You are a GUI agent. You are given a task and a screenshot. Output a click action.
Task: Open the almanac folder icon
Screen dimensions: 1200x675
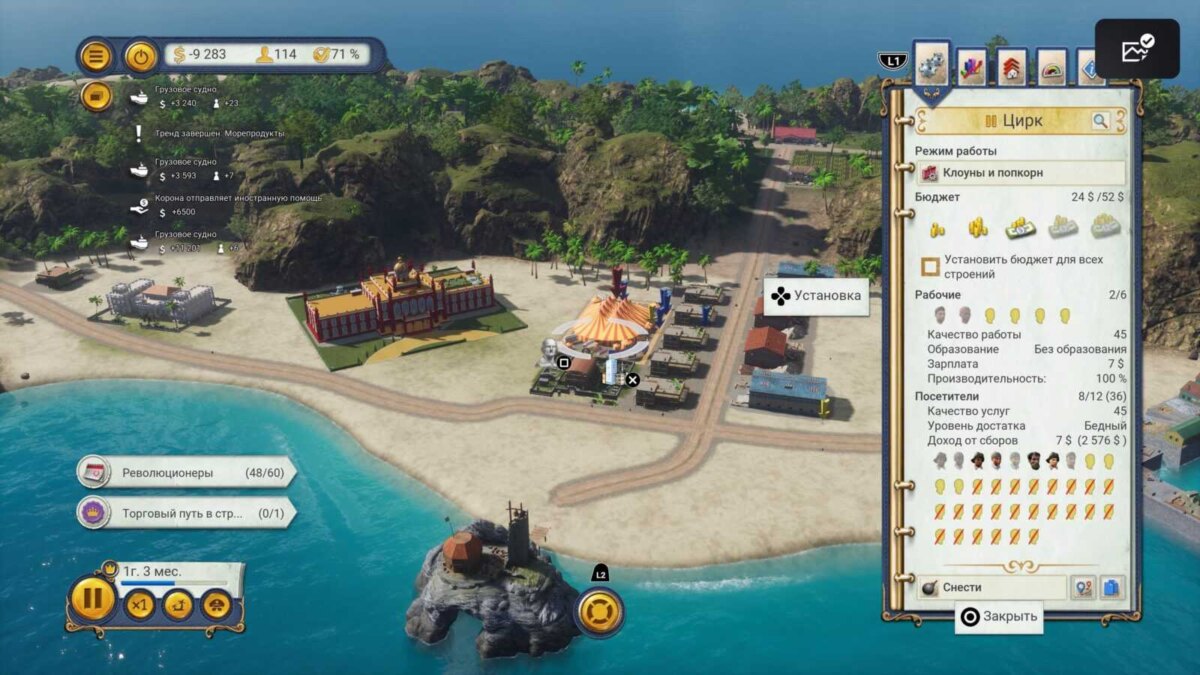click(x=96, y=97)
